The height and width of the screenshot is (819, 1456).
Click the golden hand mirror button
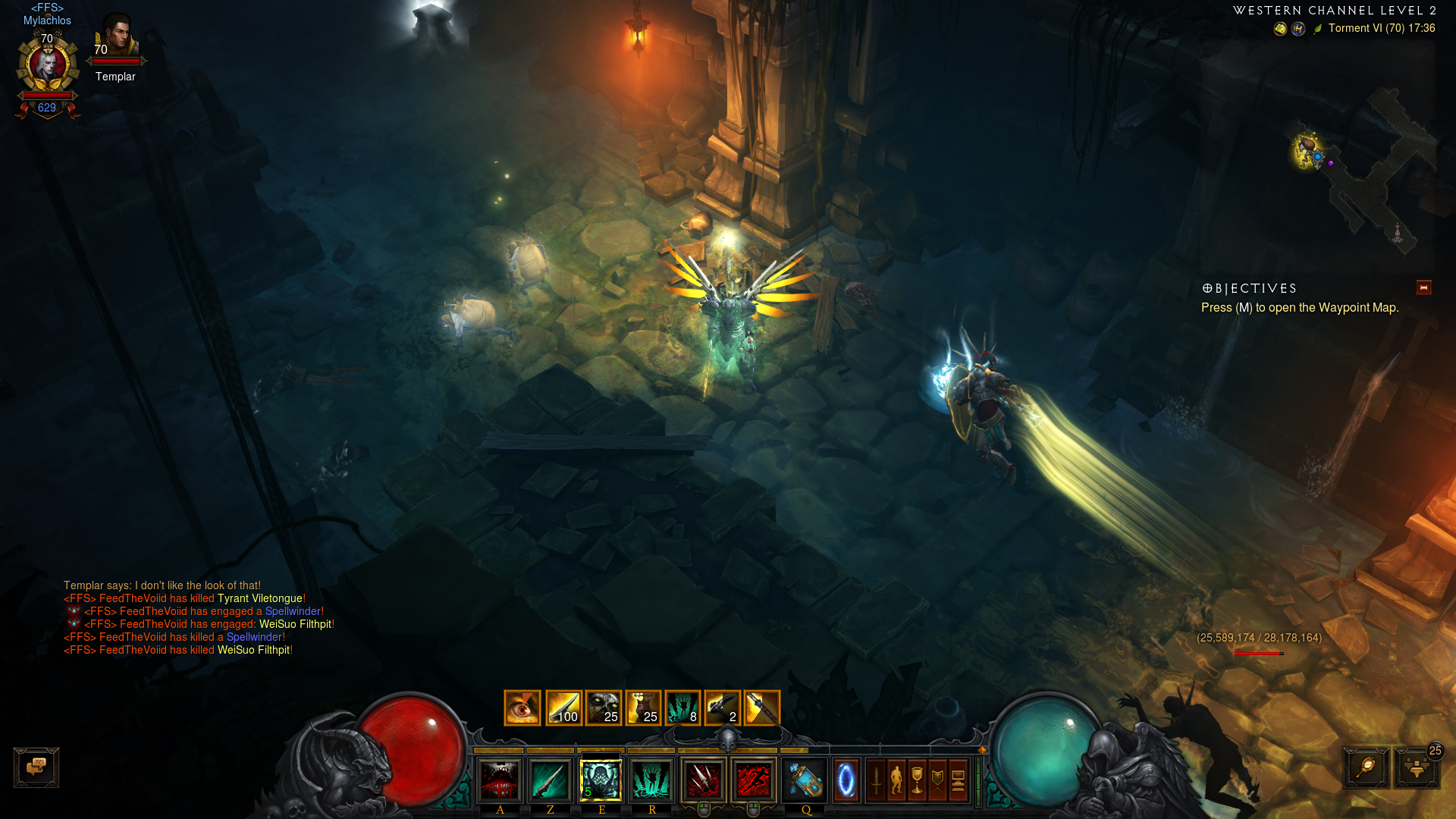click(x=1367, y=767)
